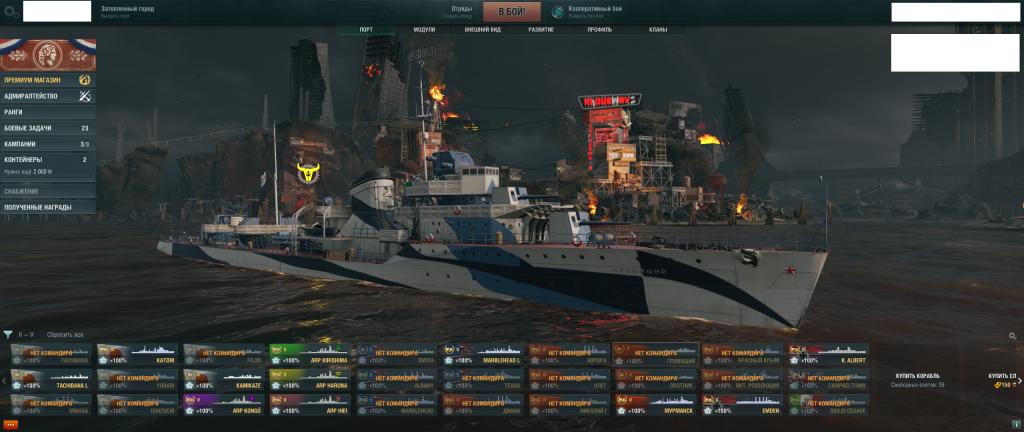Choose the Мурманск ship in carousel
1024x432 pixels.
tap(654, 405)
